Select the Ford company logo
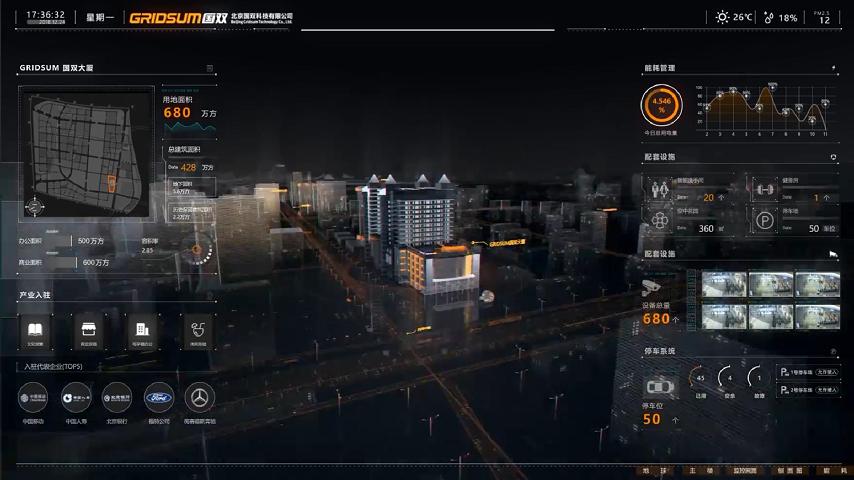The image size is (854, 480). 158,397
